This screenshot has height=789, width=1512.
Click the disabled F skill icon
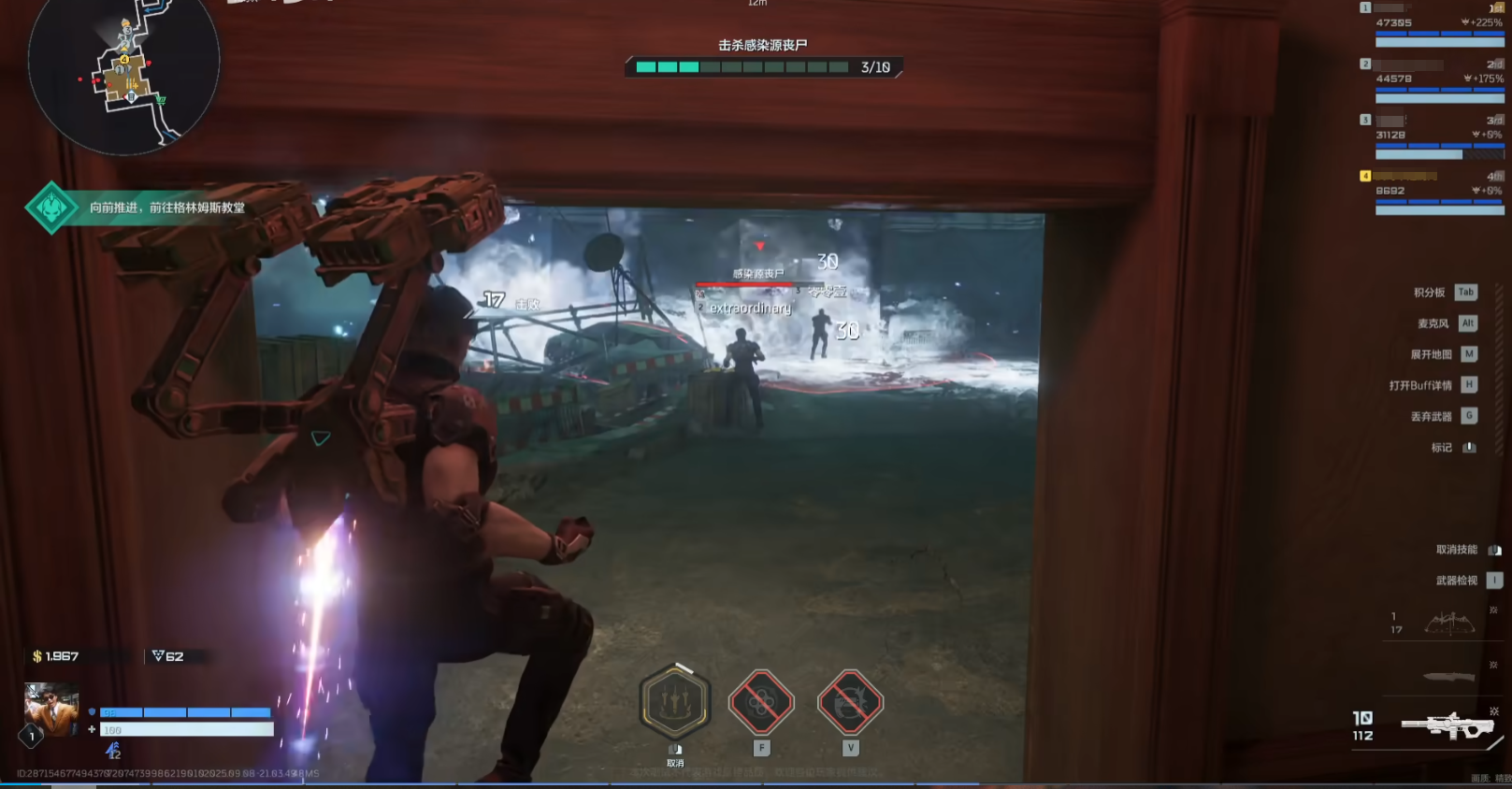[761, 703]
